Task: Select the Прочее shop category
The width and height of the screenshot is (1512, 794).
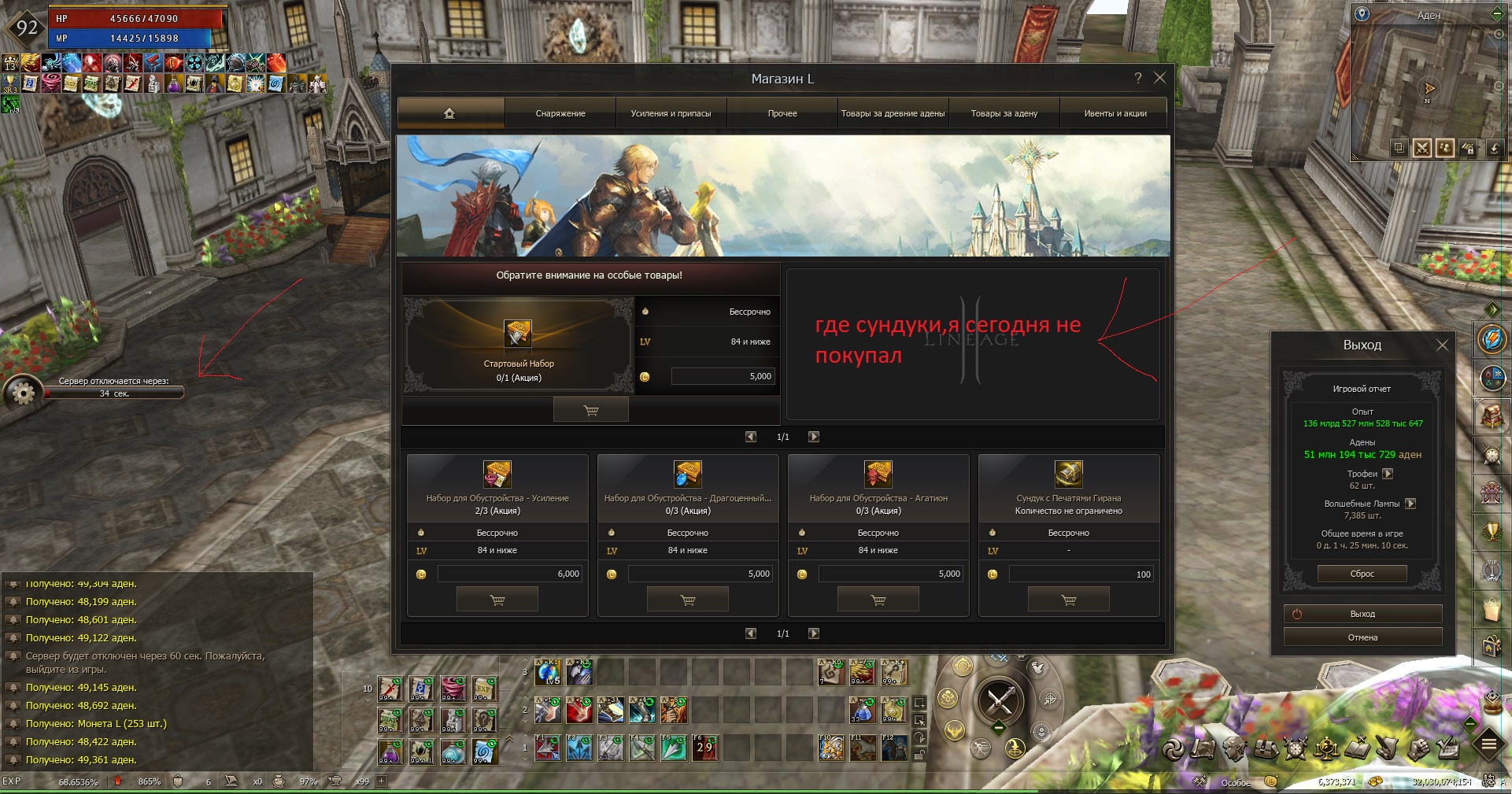Action: [x=782, y=113]
